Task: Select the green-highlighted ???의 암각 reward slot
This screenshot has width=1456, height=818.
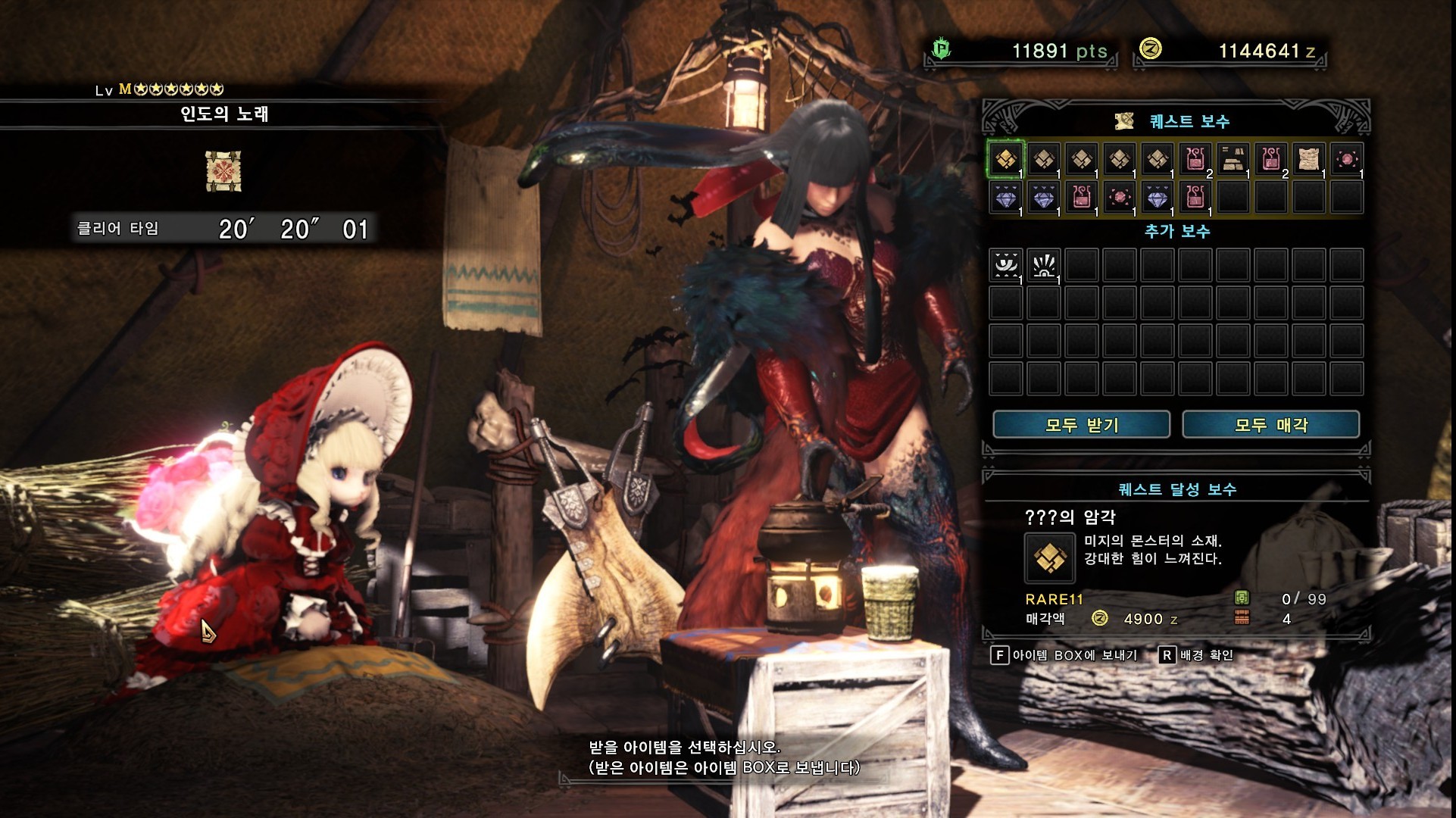Action: (1006, 160)
